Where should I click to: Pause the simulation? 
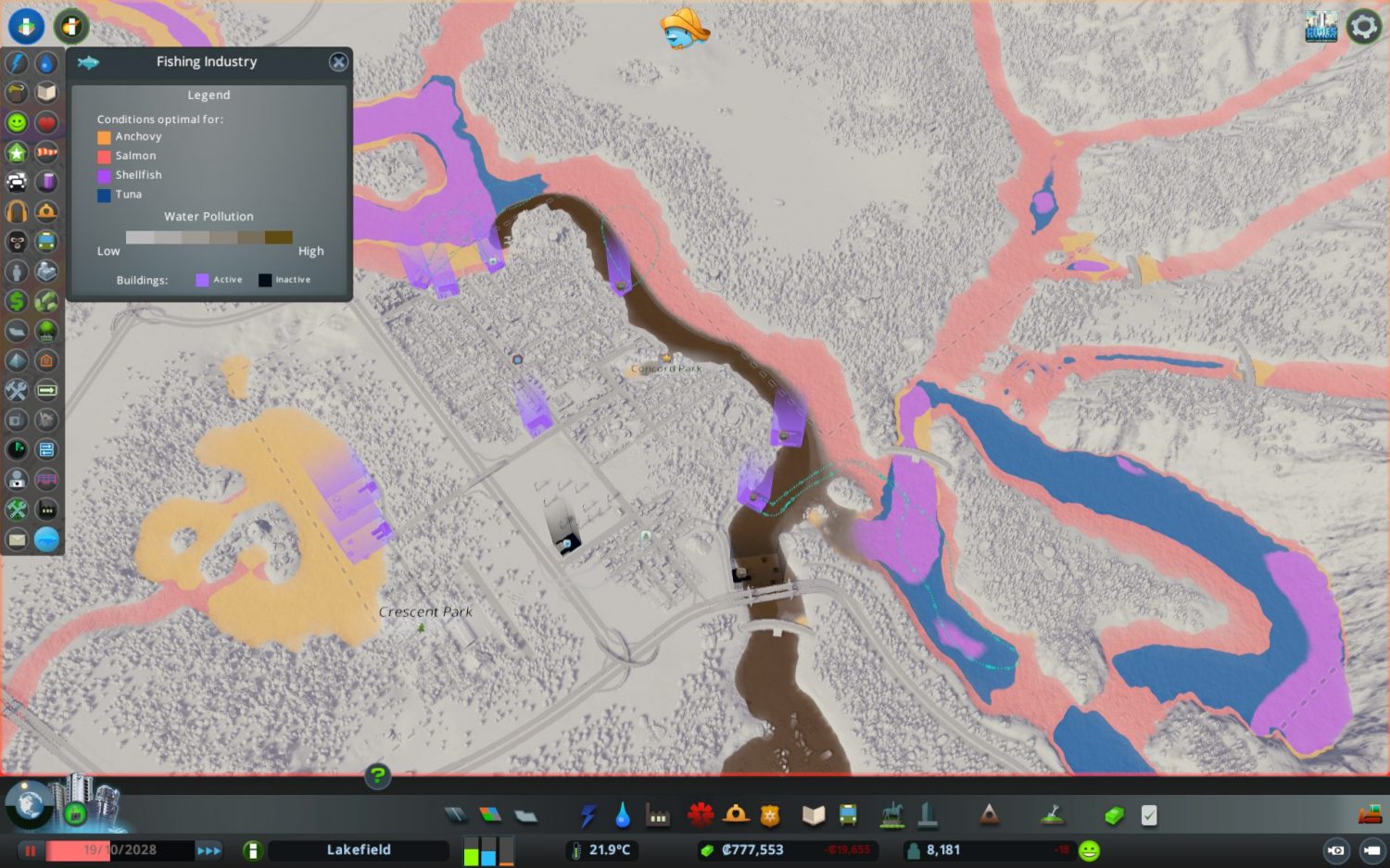(30, 850)
